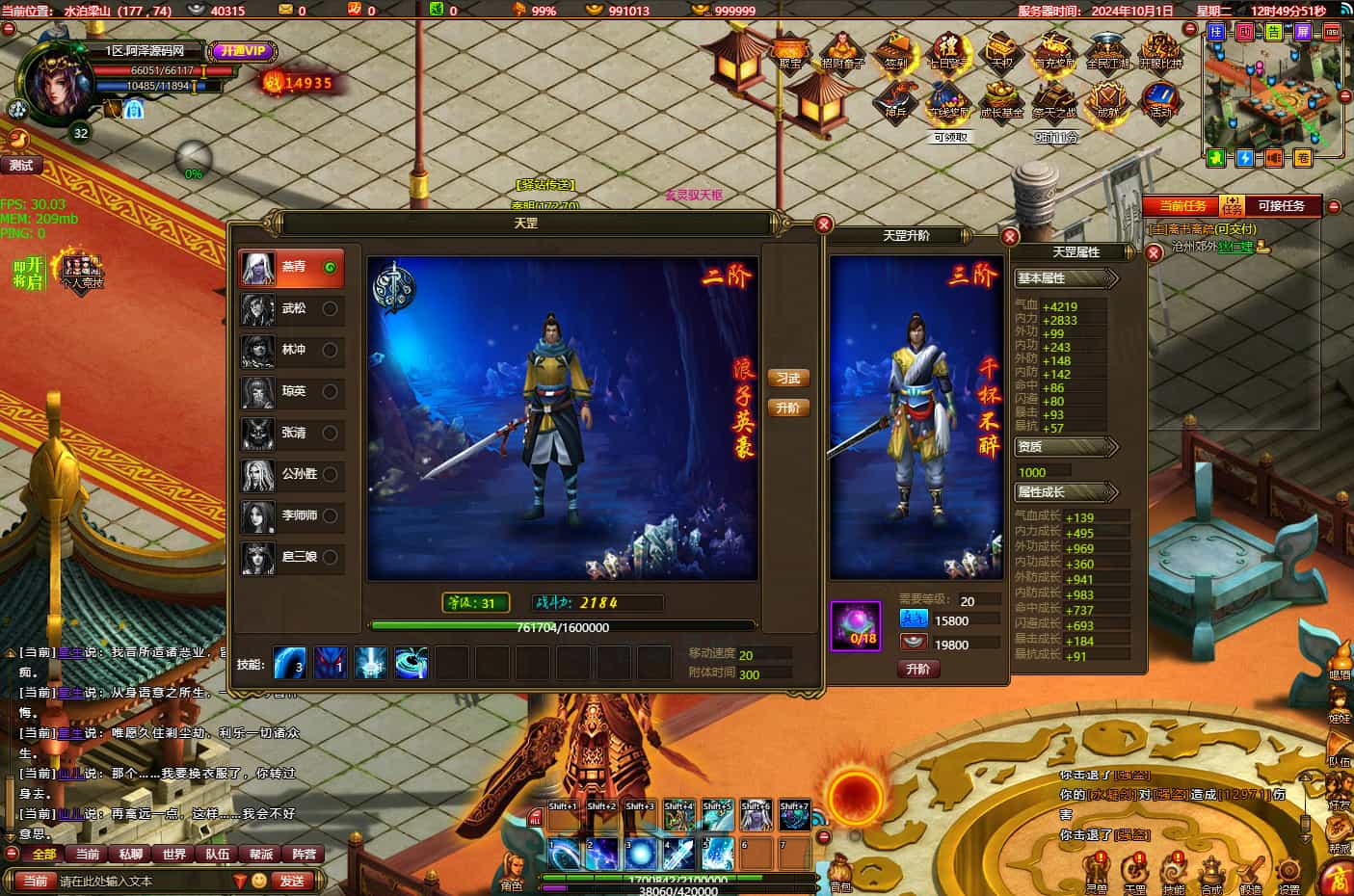
Task: Switch chat to the 世界 channel tab
Action: tap(174, 854)
